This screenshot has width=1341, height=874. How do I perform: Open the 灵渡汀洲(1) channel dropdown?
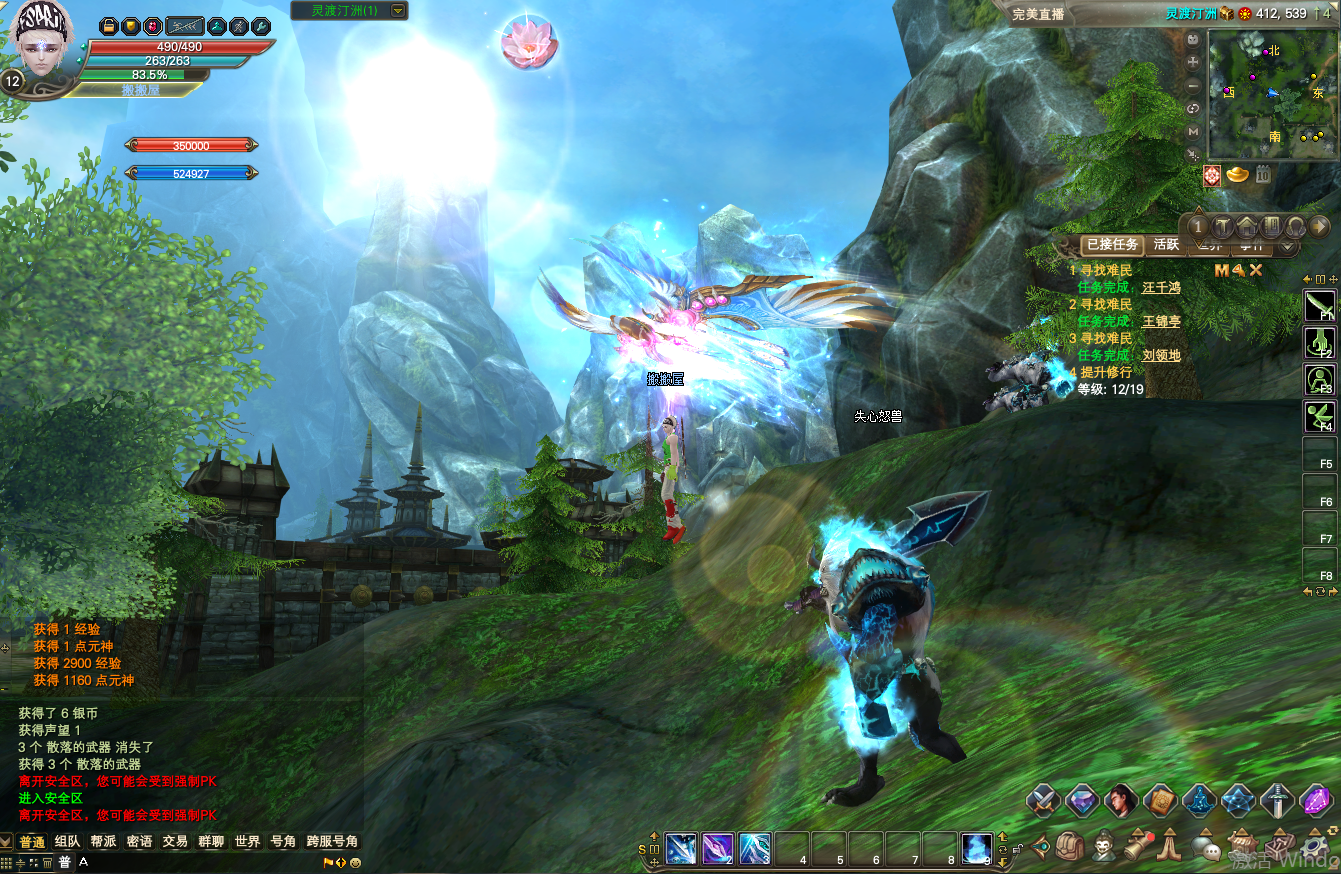point(398,11)
